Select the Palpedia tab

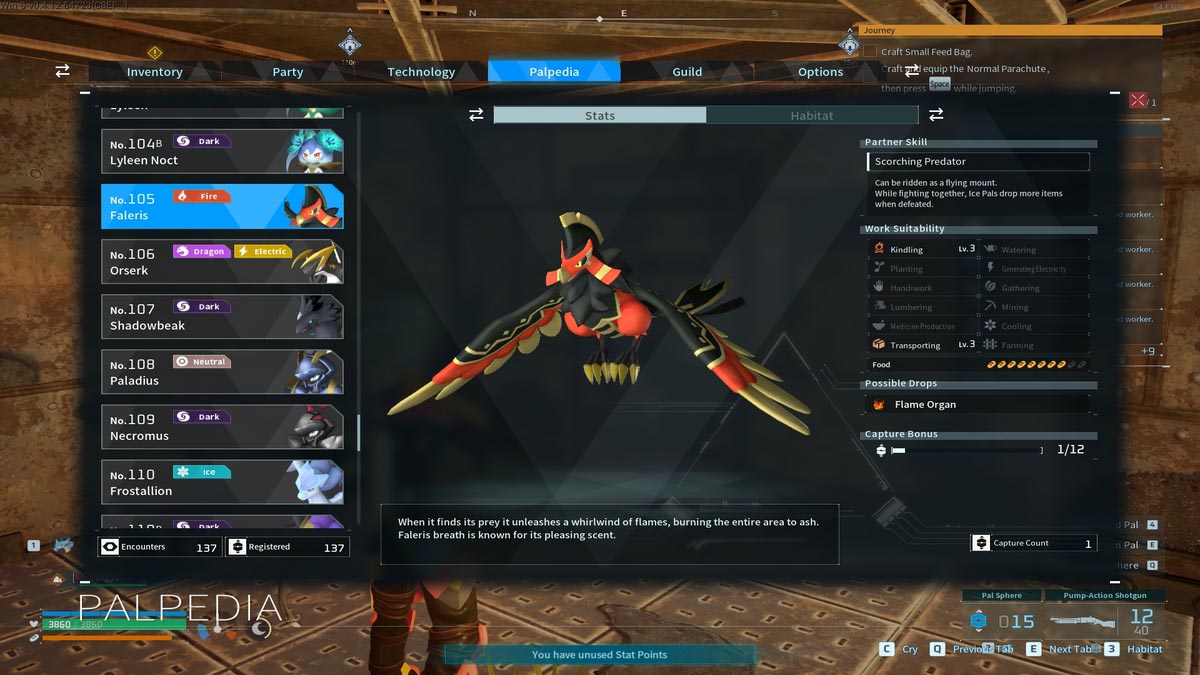(554, 72)
